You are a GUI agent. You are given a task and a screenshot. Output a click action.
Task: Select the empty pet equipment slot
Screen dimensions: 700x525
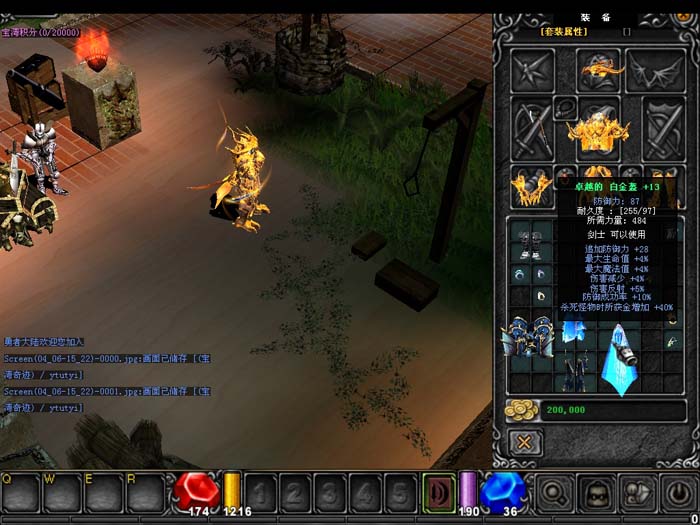pos(533,70)
